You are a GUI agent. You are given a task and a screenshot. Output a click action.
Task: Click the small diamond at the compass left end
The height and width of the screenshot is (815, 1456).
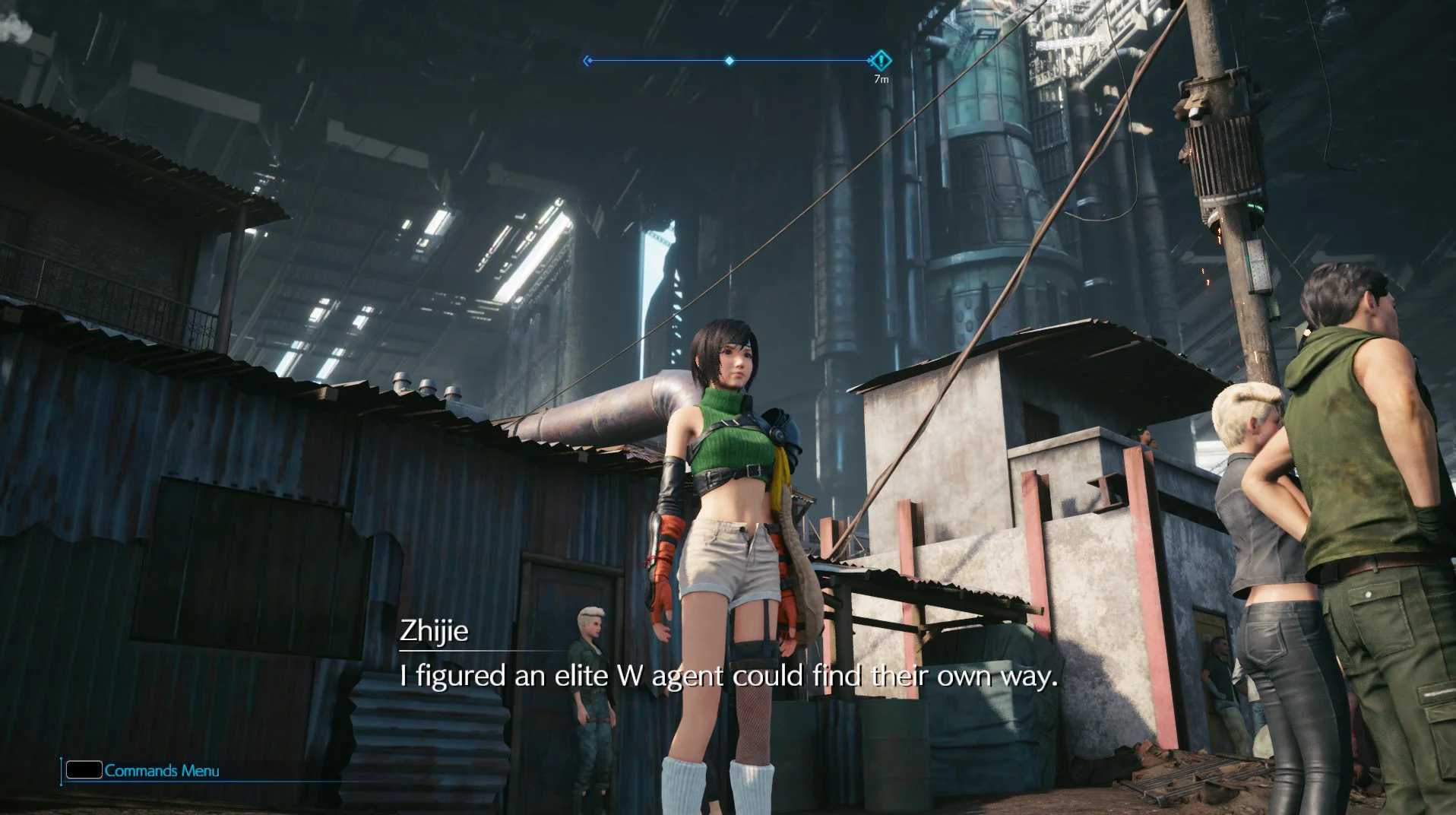pyautogui.click(x=590, y=61)
